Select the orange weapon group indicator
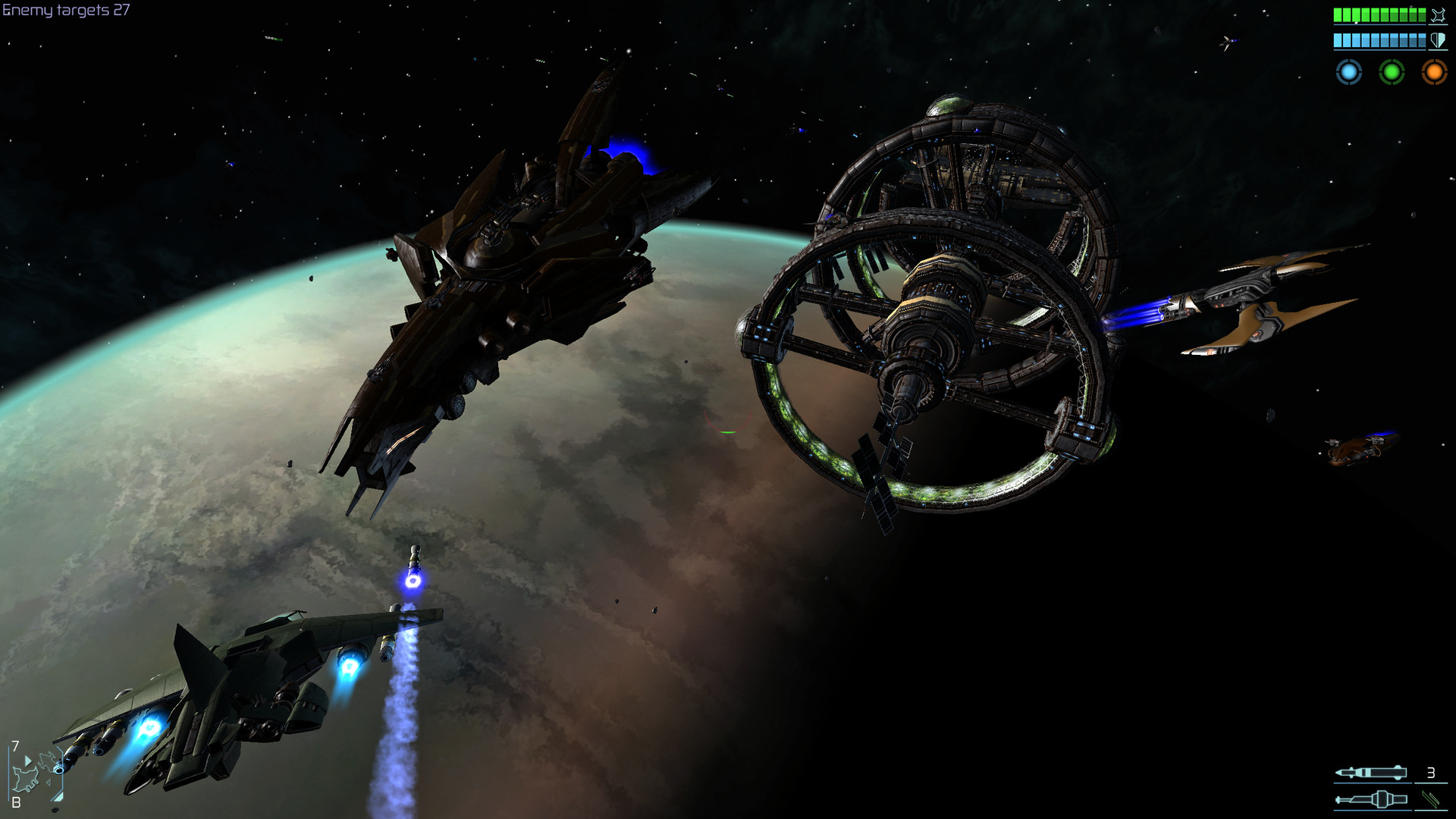1456x819 pixels. click(x=1435, y=72)
